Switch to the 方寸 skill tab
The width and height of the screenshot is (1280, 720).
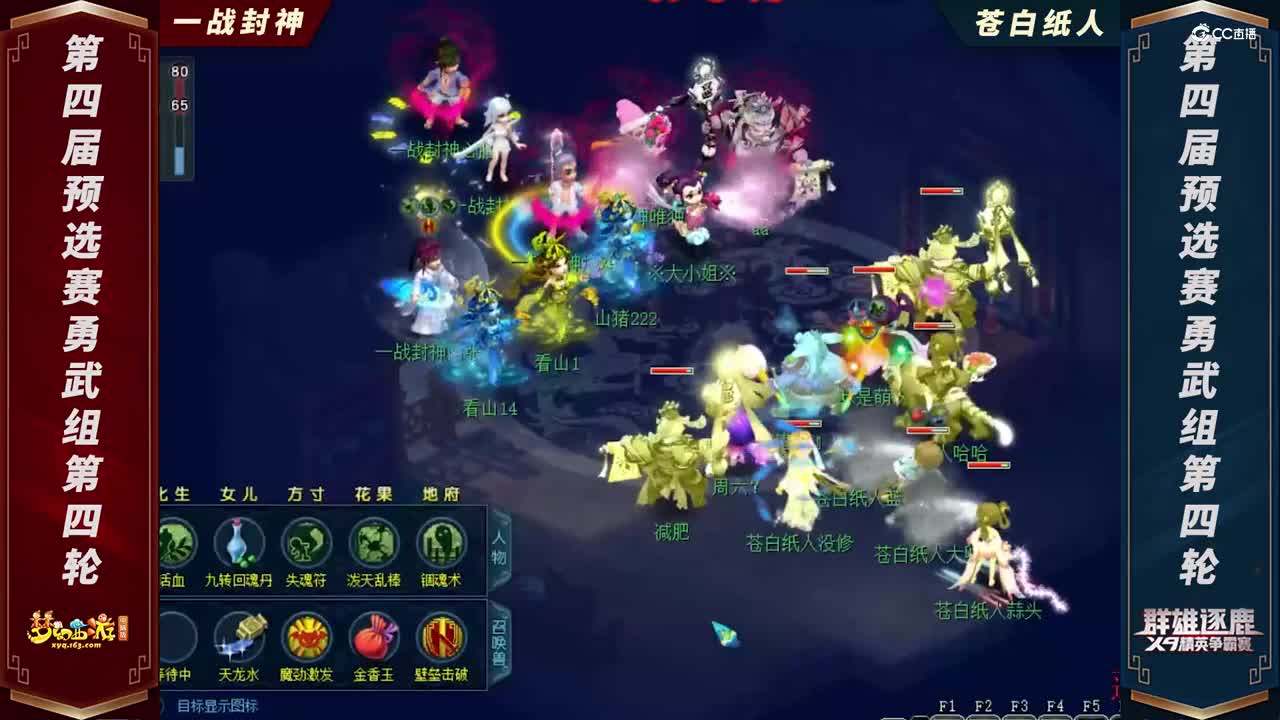pyautogui.click(x=307, y=496)
